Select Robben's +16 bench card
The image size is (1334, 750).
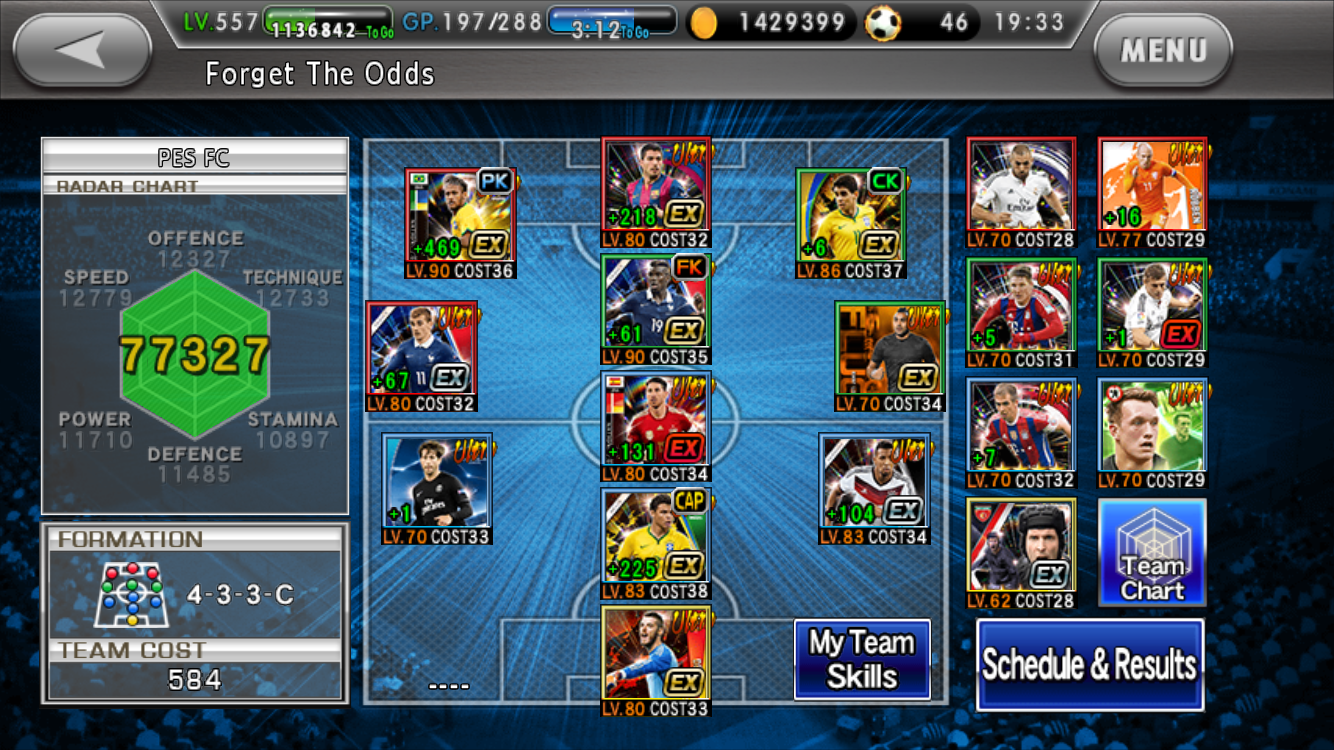point(1151,185)
